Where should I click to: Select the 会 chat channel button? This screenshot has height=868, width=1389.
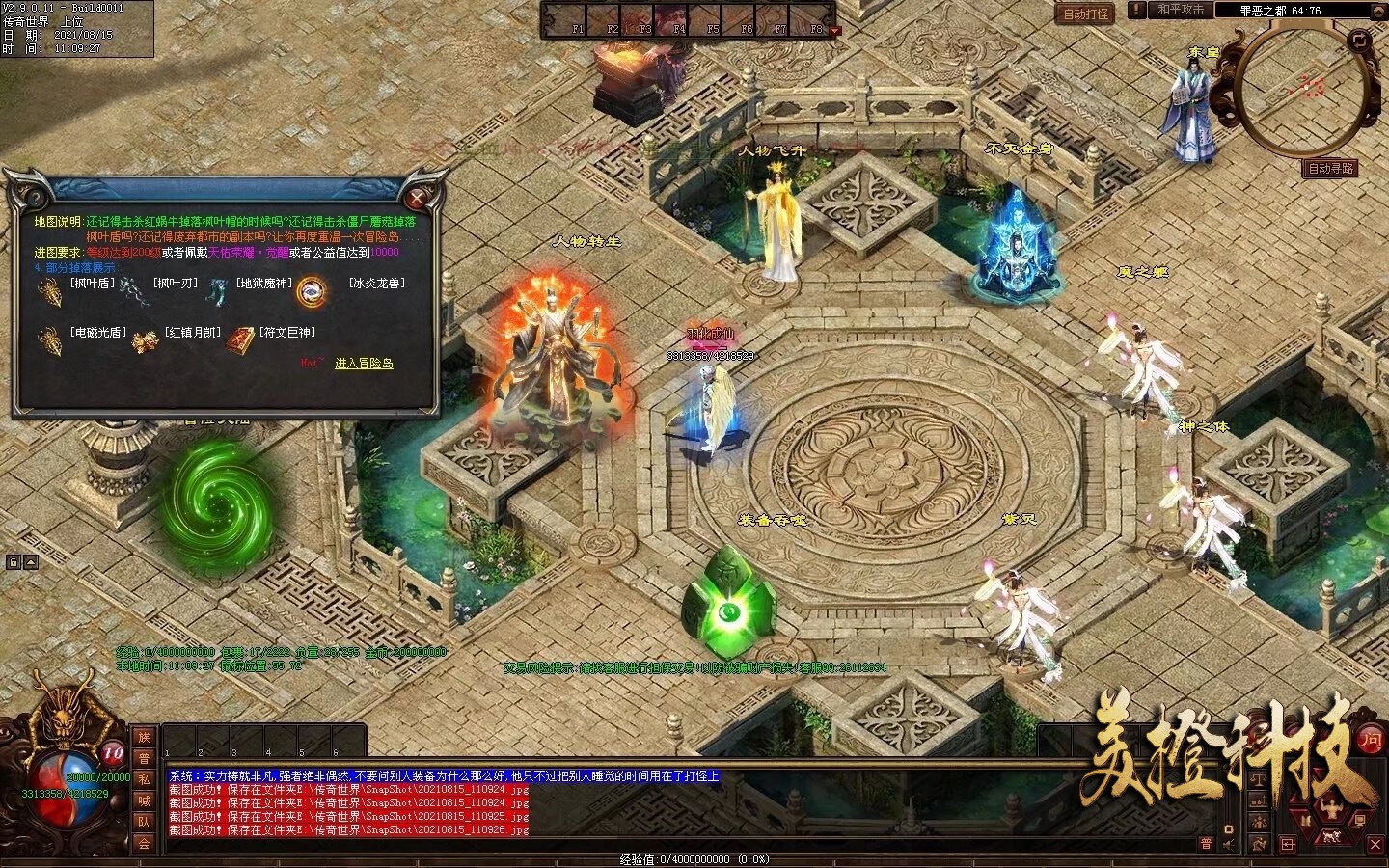(x=144, y=844)
